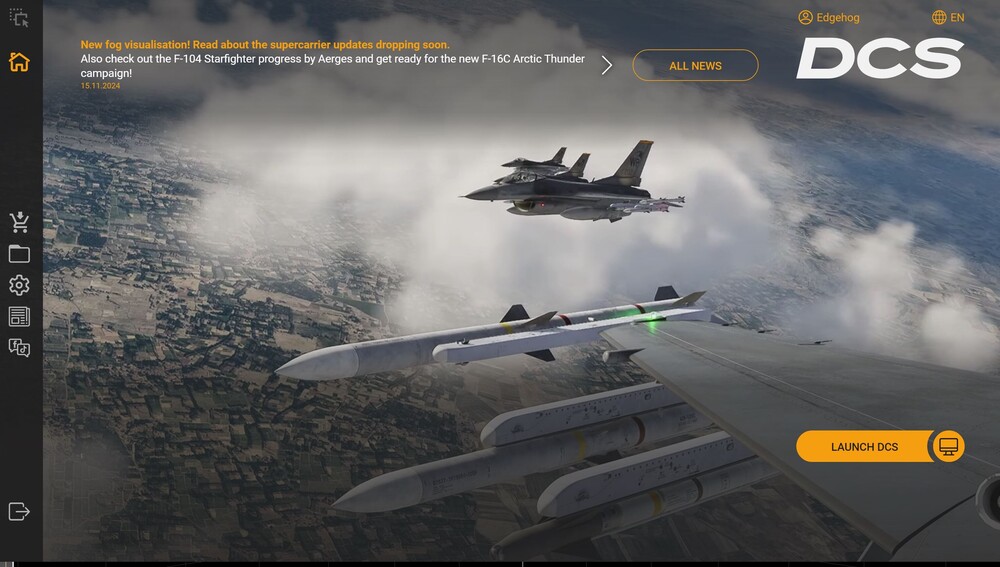Read the fog visualisation news headline
This screenshot has height=567, width=1000.
265,45
